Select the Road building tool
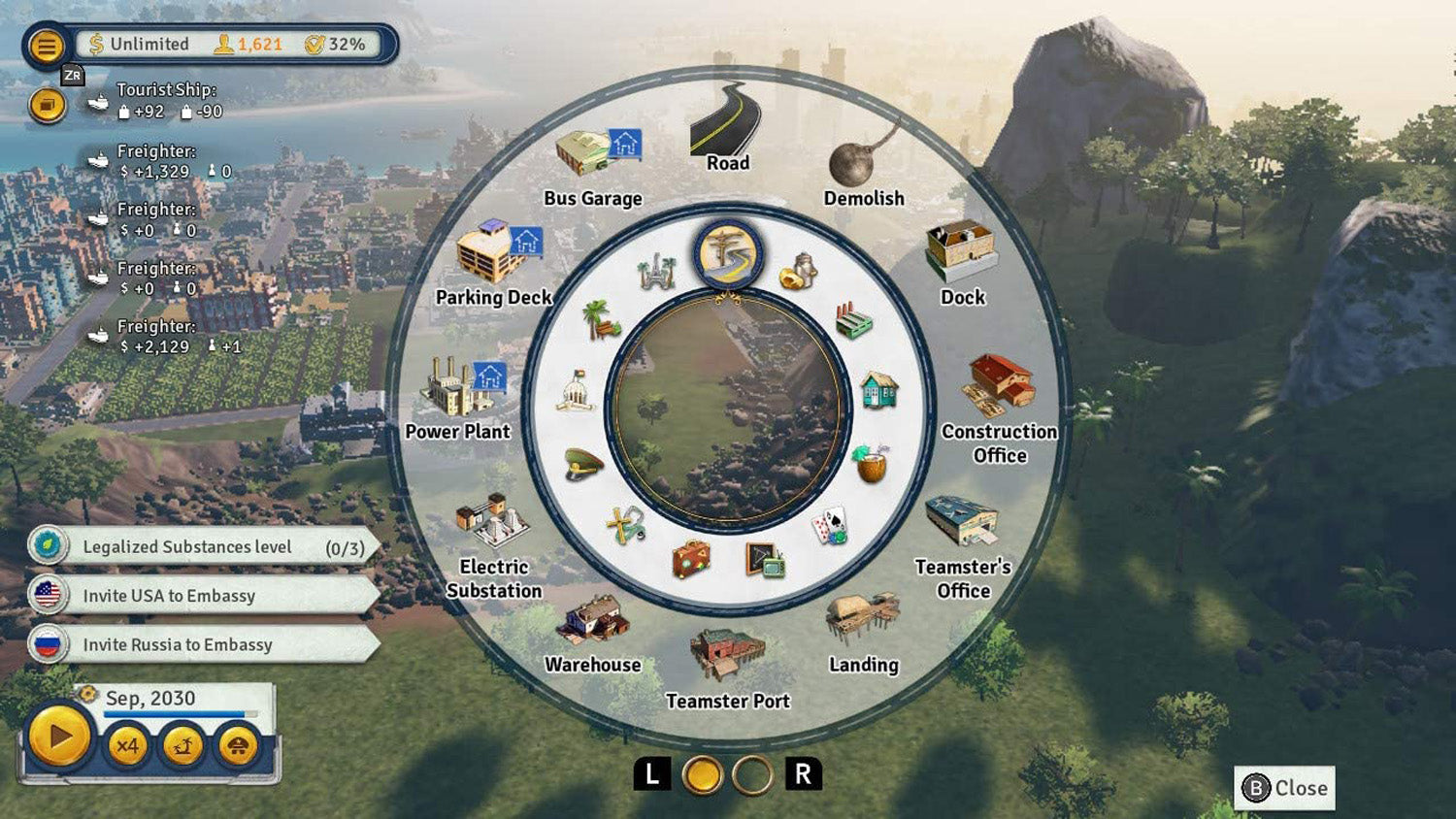The height and width of the screenshot is (819, 1456). tap(727, 129)
